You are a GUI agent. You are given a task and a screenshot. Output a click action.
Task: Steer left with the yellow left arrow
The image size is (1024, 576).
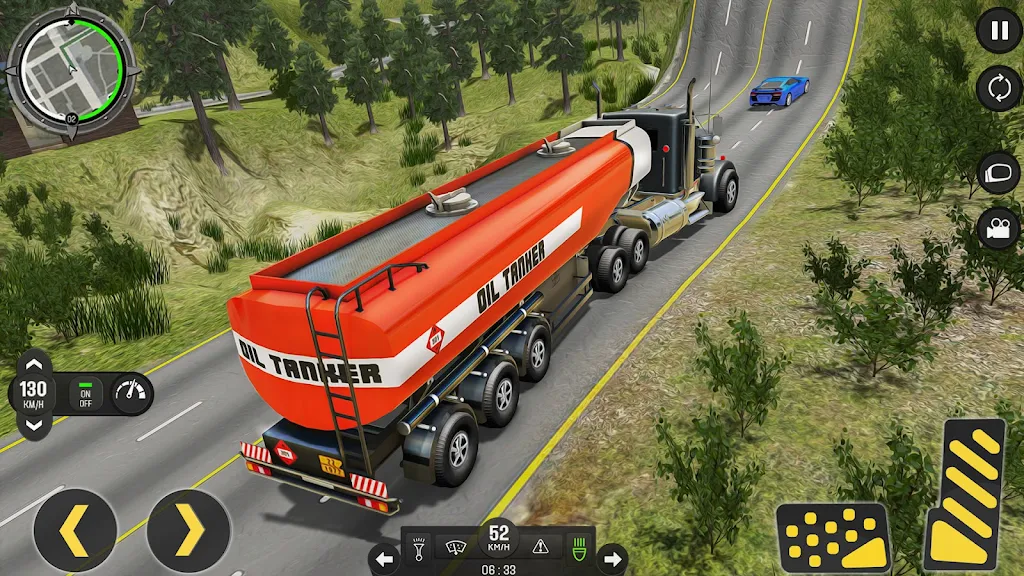pyautogui.click(x=75, y=530)
